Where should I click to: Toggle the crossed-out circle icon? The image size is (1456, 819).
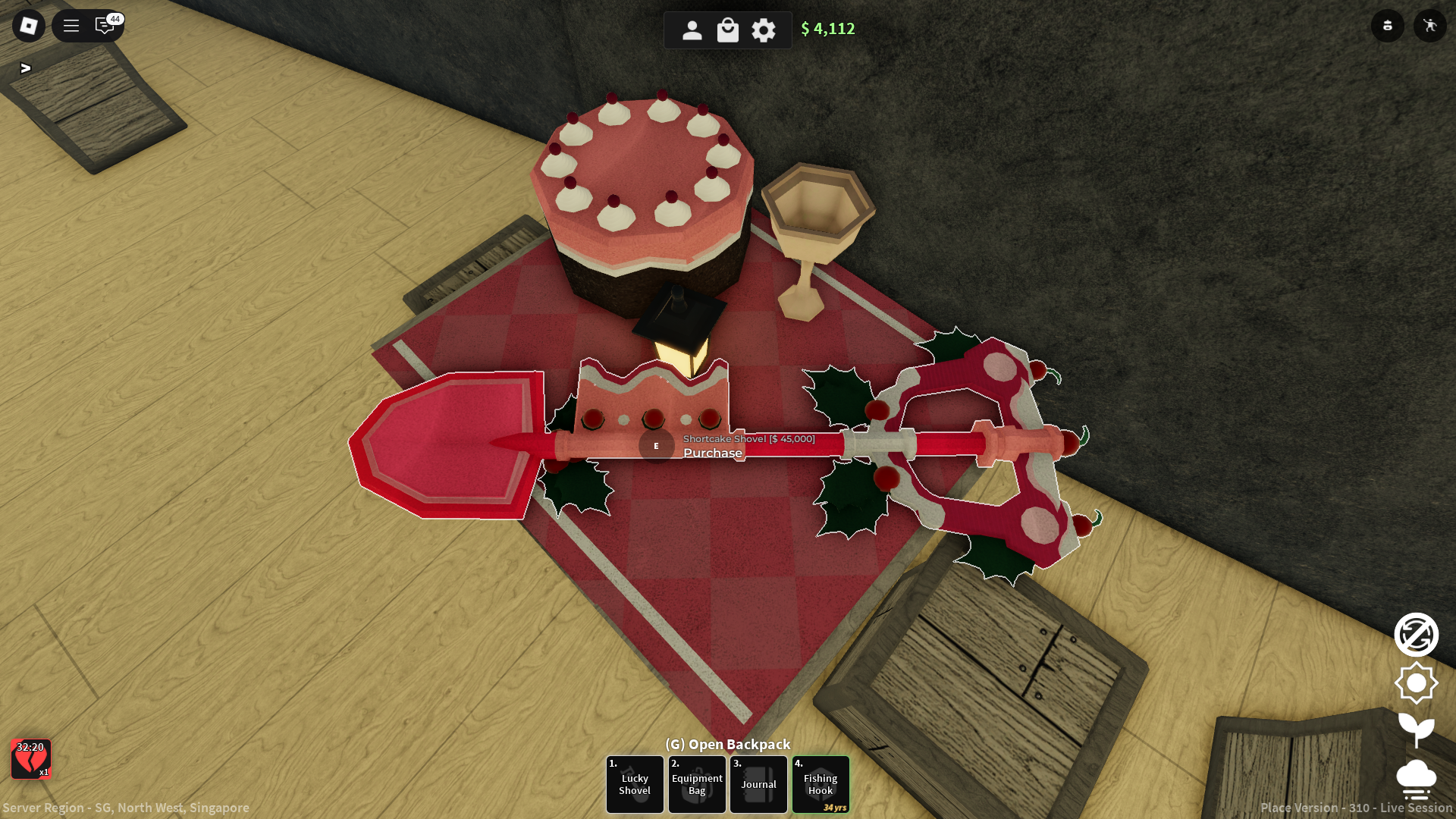pos(1416,635)
